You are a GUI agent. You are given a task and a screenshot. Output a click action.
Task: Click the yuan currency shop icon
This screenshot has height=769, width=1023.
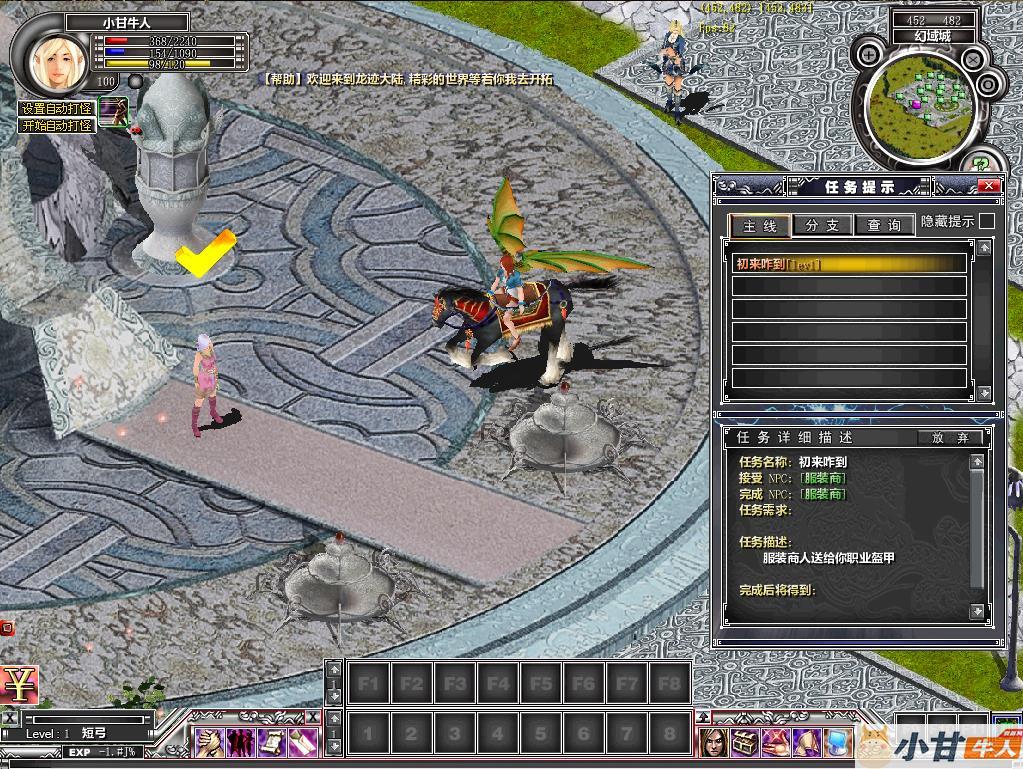17,685
